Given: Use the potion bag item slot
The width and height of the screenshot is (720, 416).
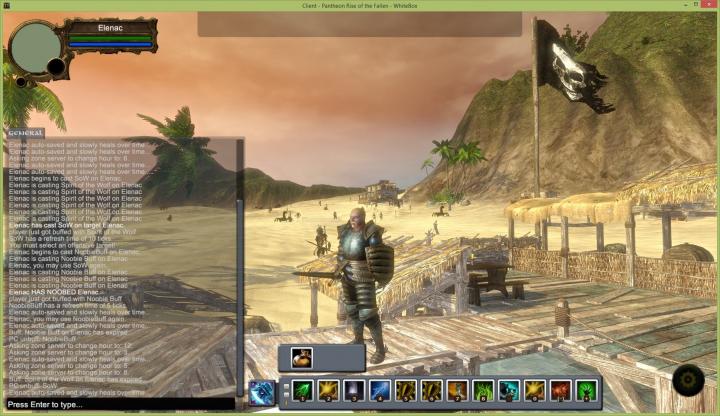Looking at the screenshot, I should (x=301, y=358).
